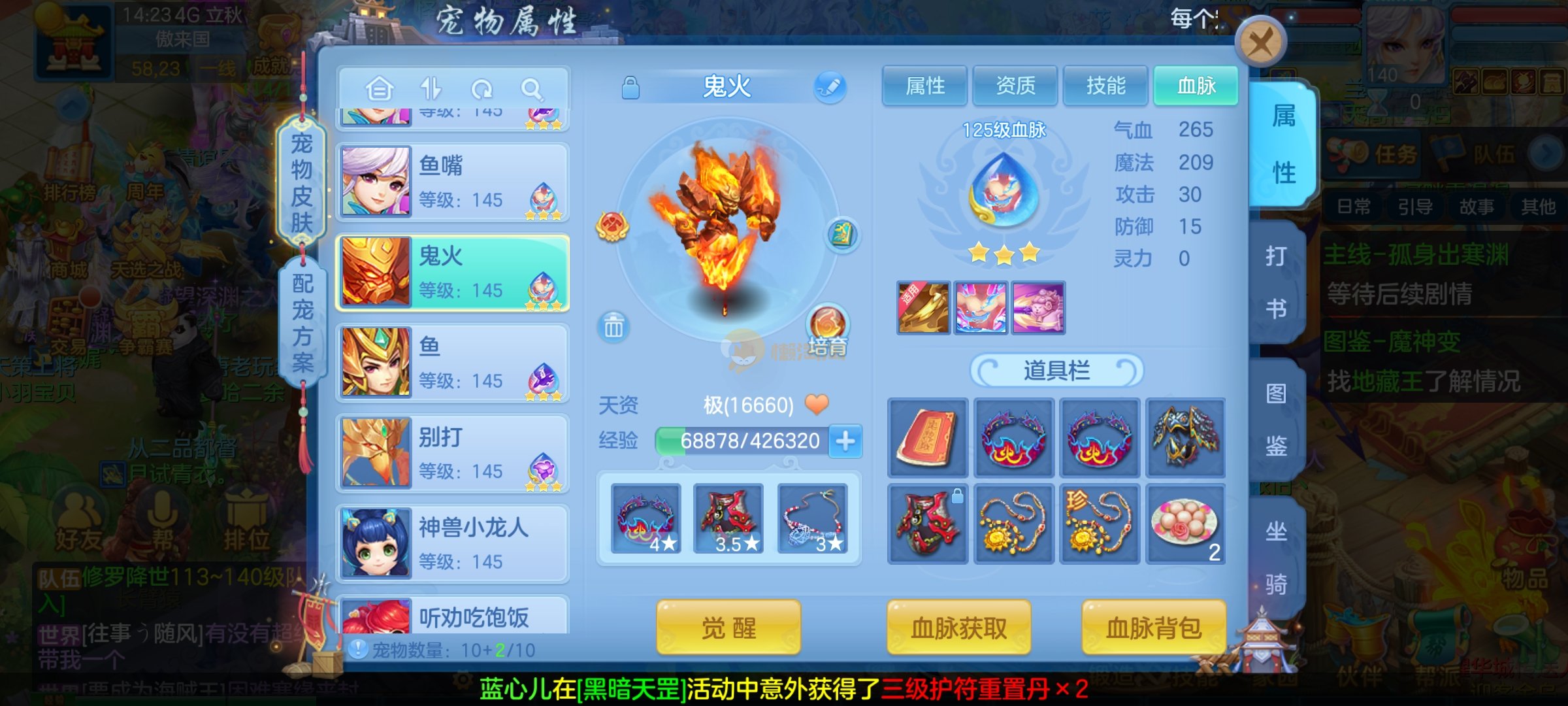The image size is (1568, 706).
Task: Open 血脉获取
Action: [x=958, y=628]
